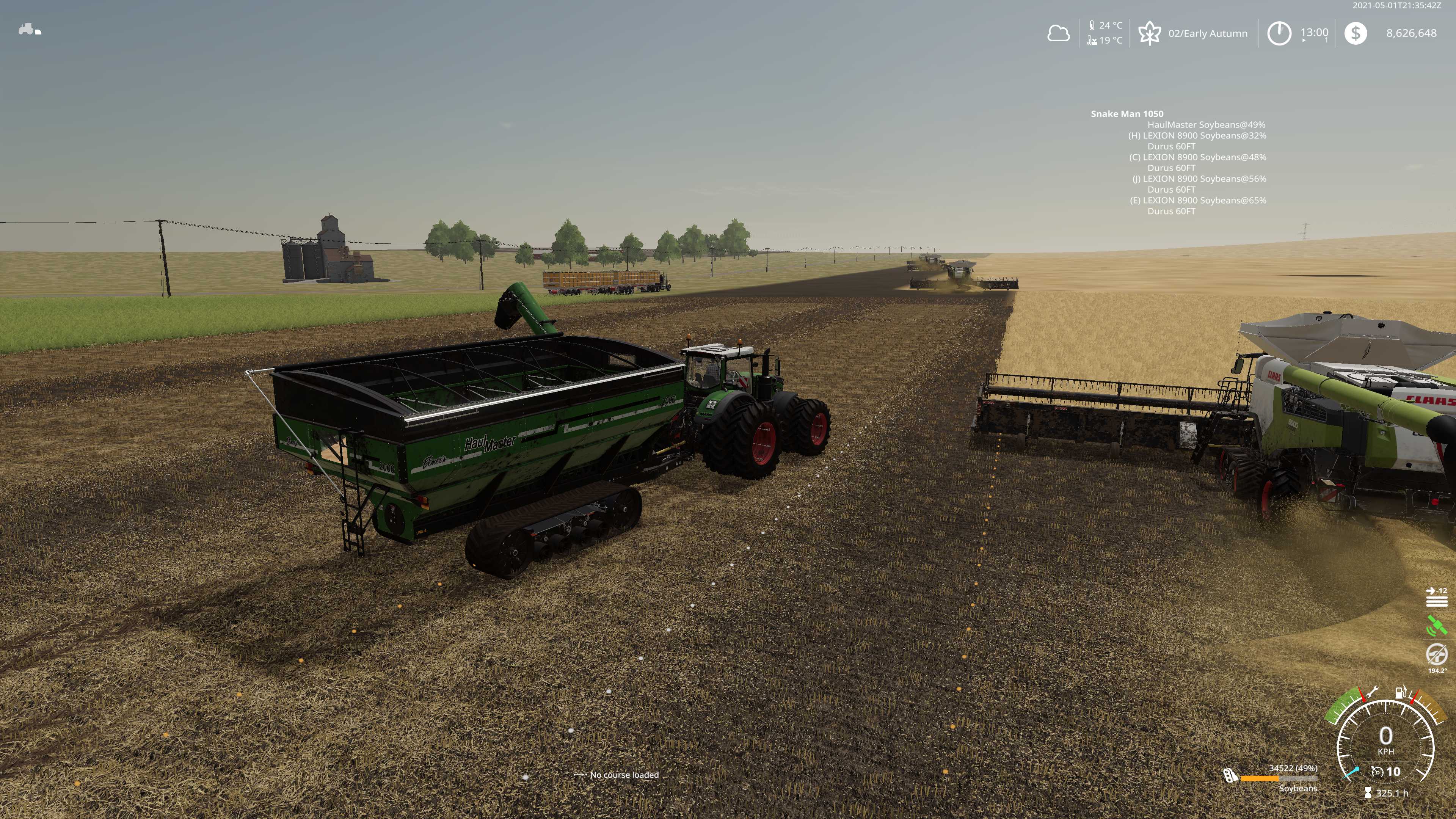Click the soybean fill level icon
Screen dimensions: 1456x819
1230,775
